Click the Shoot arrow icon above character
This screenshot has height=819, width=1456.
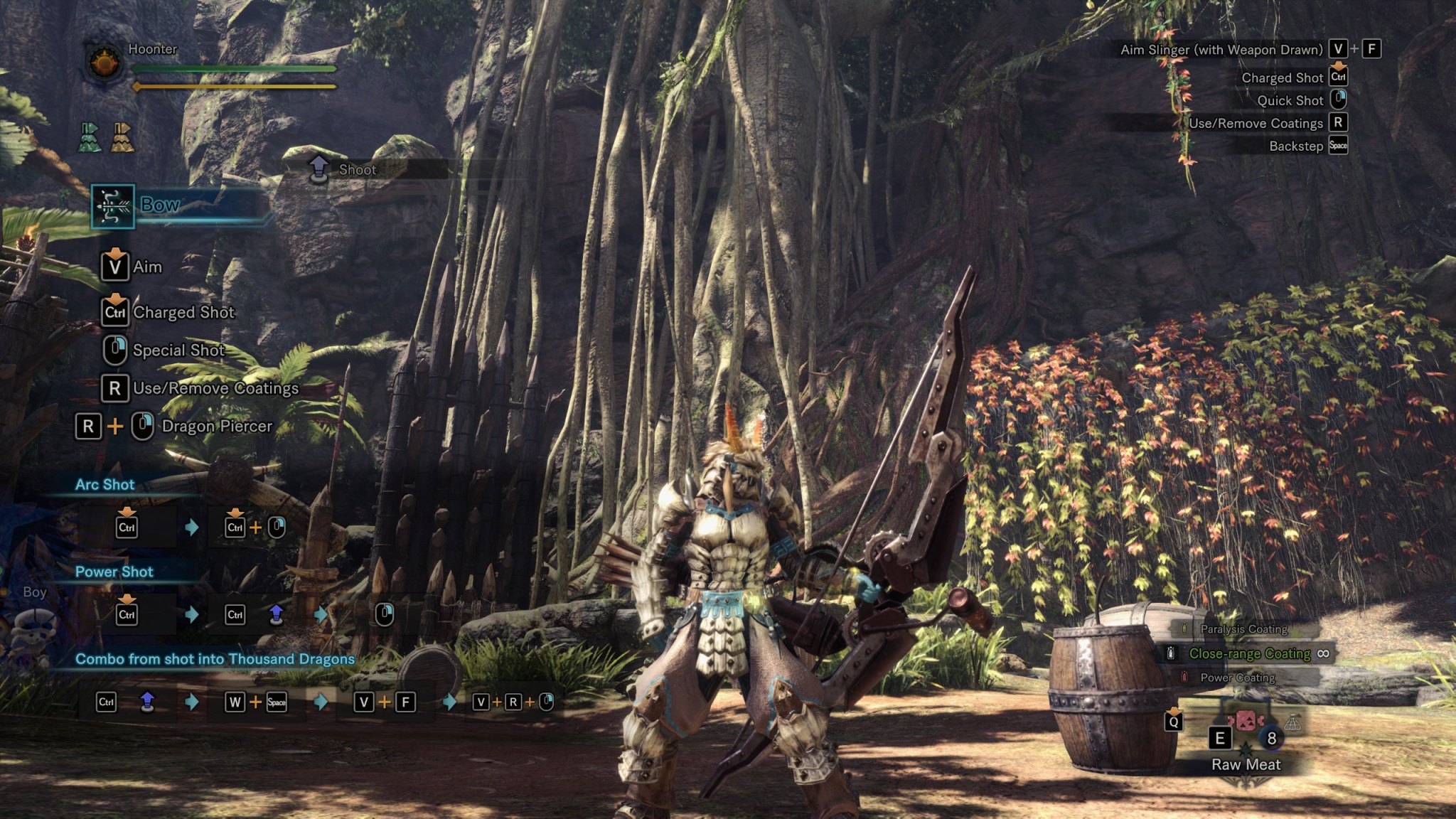point(318,166)
